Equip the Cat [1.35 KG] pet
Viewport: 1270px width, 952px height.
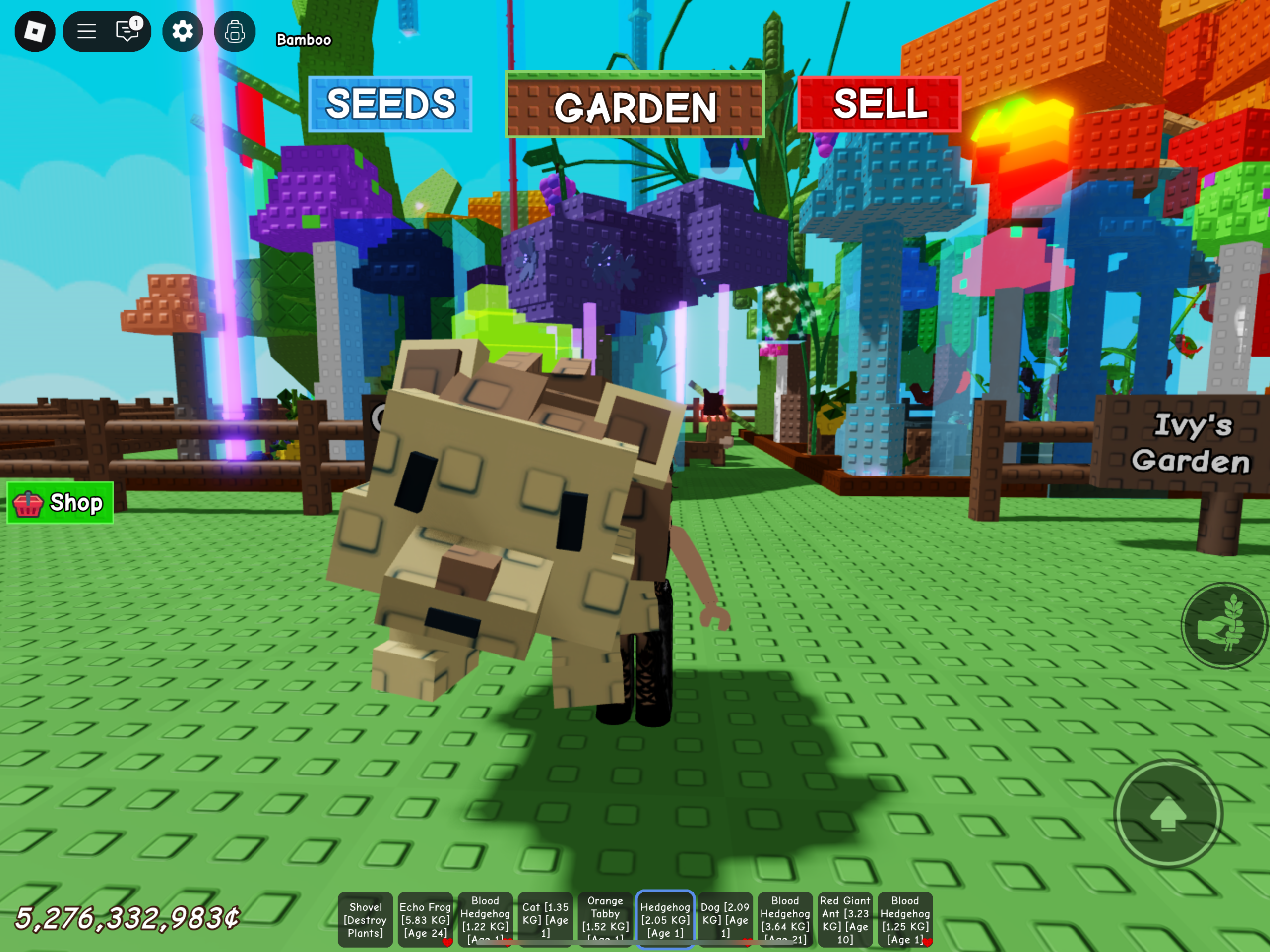pos(544,918)
